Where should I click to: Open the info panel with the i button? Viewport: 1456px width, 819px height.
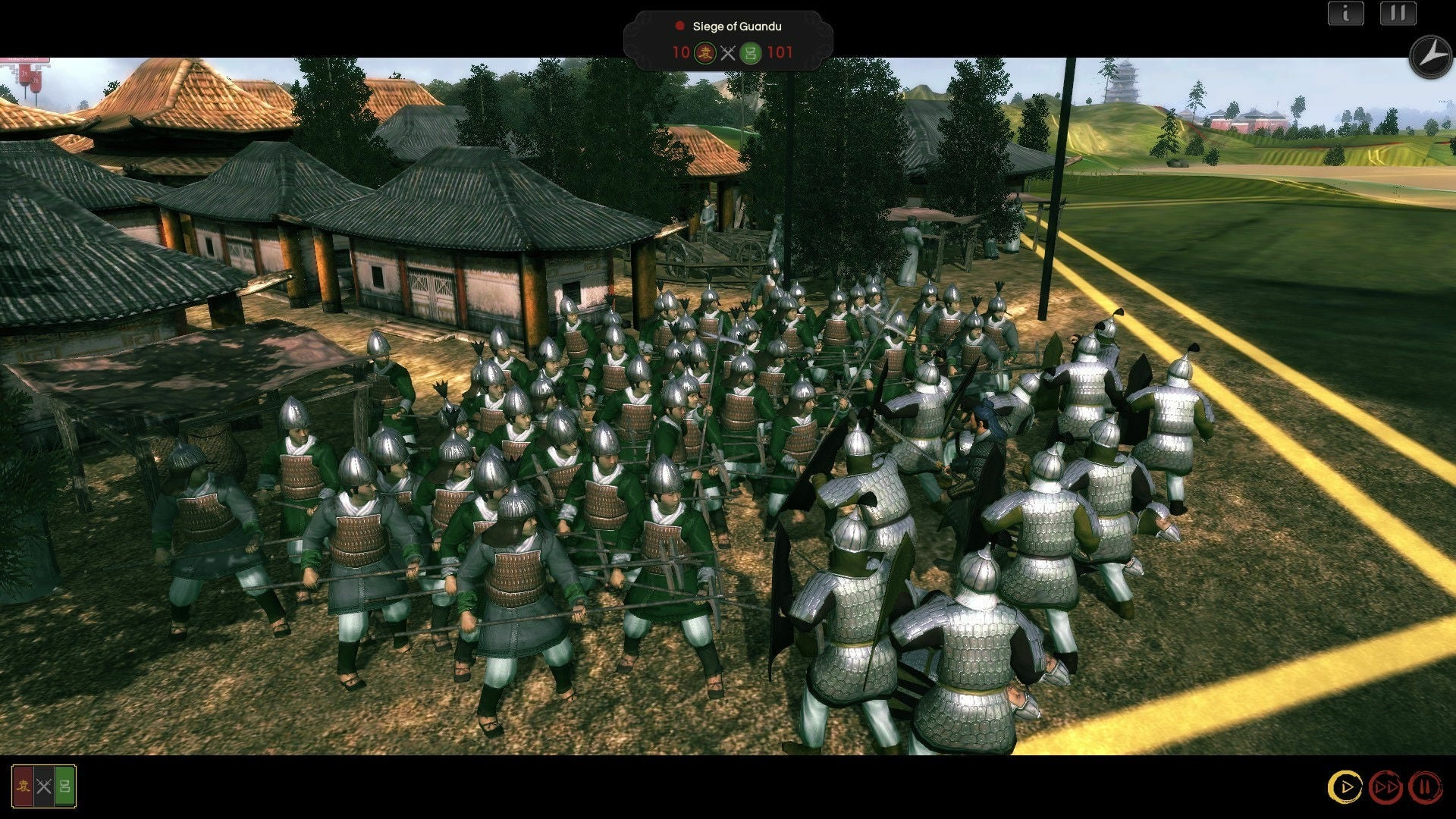tap(1345, 14)
